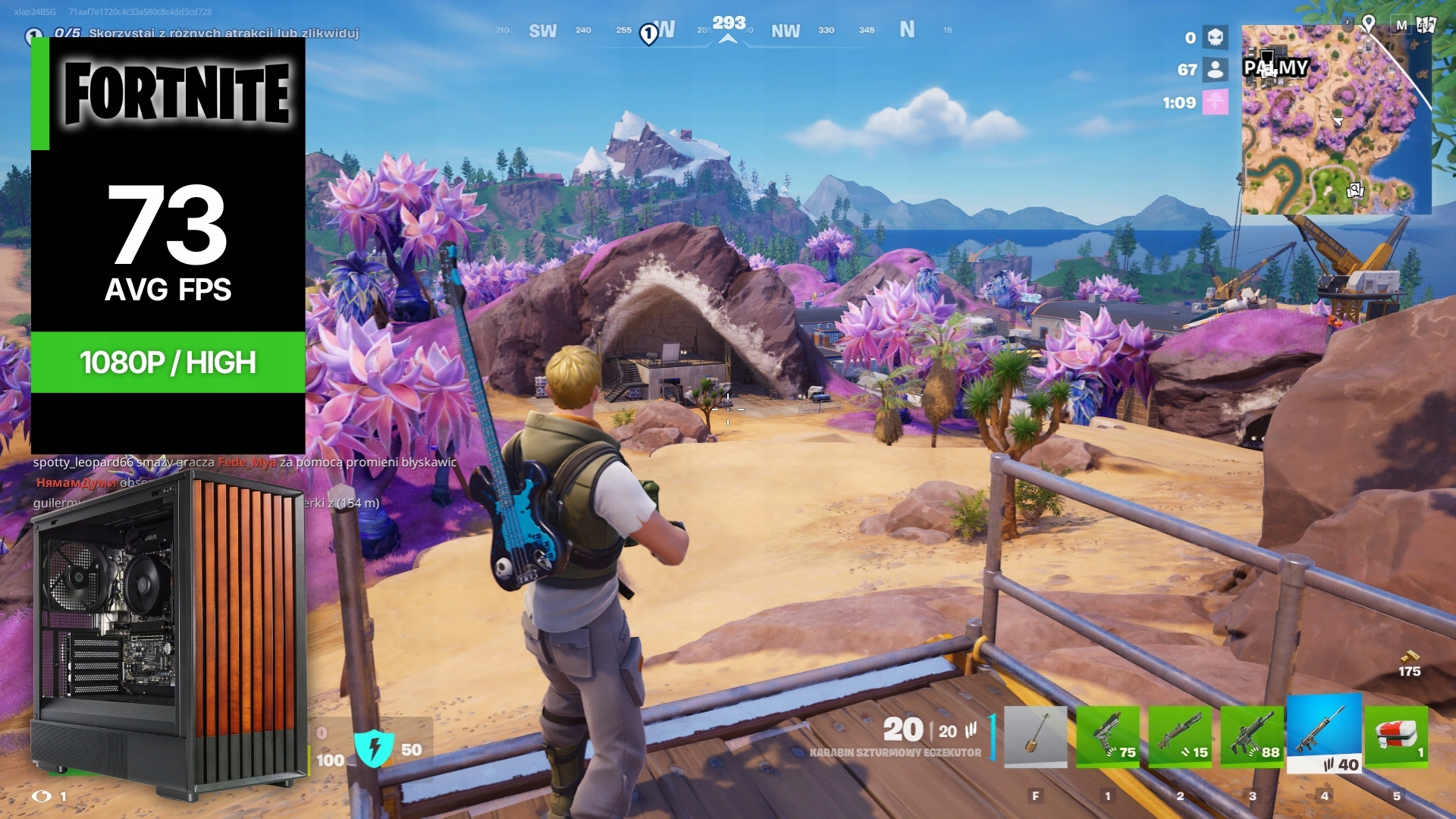Image resolution: width=1456 pixels, height=819 pixels.
Task: Open the quest tracker objective at top left
Action: [x=206, y=33]
